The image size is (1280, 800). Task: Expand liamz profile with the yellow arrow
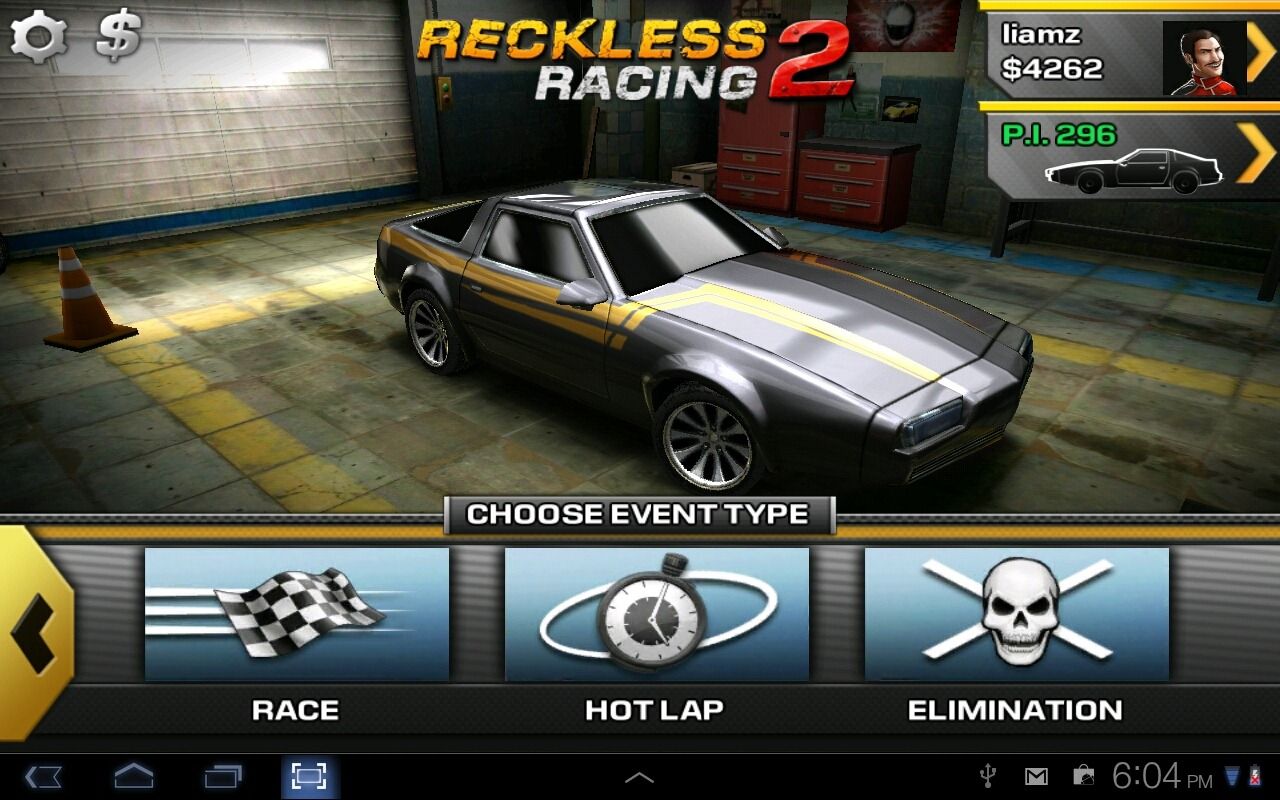click(1258, 55)
